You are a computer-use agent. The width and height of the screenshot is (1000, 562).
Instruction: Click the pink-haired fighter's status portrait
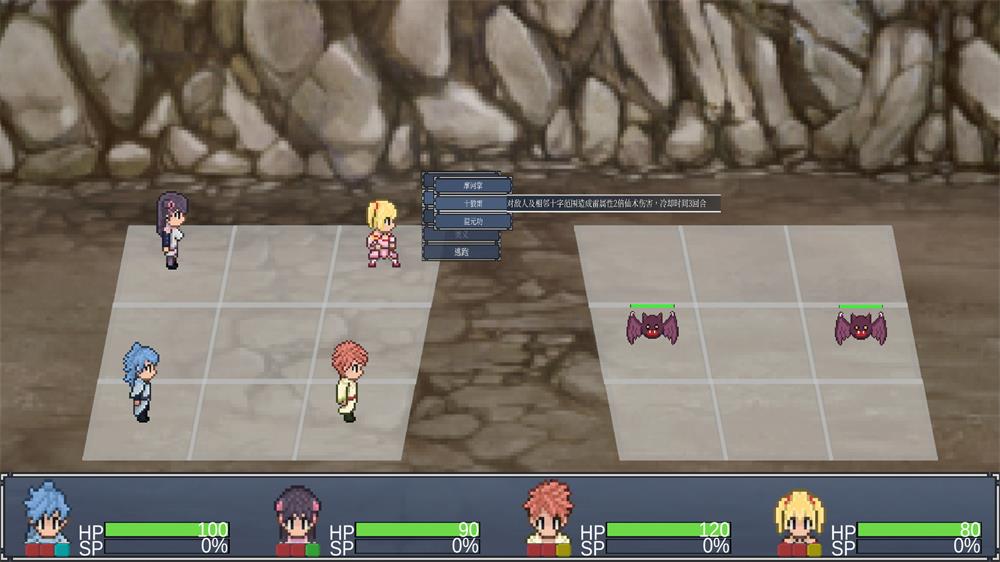[x=548, y=516]
